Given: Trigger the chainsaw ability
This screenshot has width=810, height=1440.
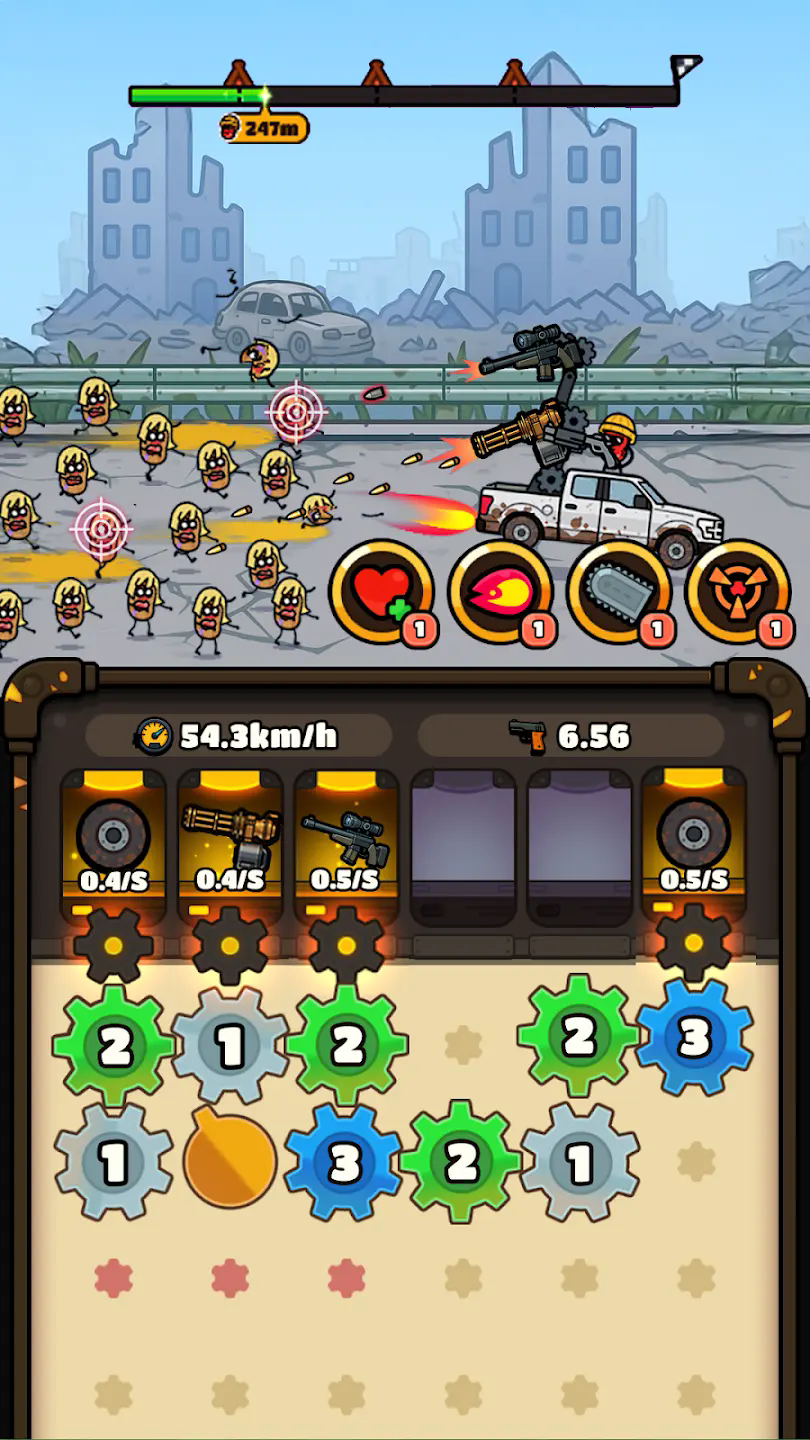Looking at the screenshot, I should tap(619, 593).
